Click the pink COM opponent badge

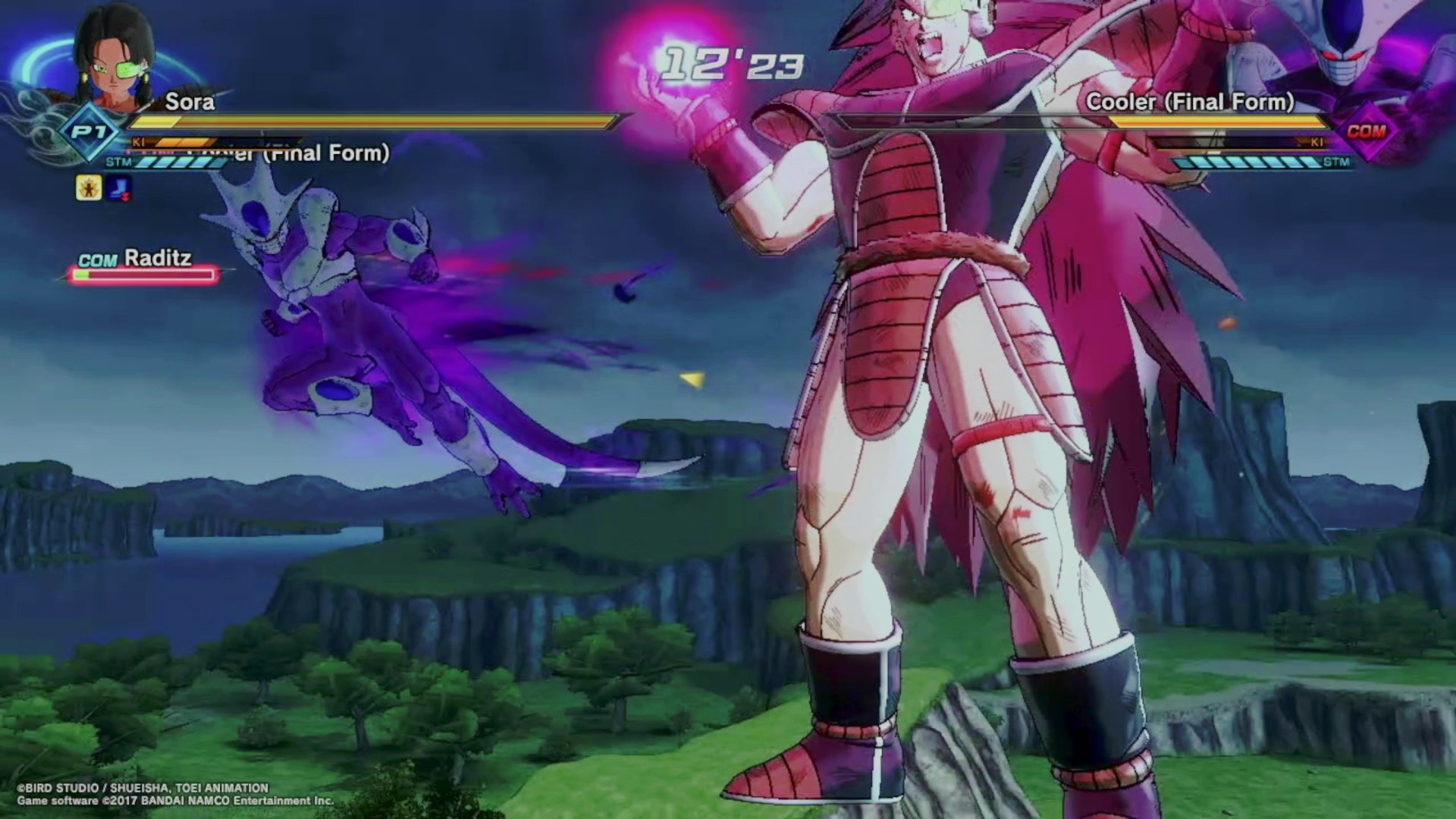pos(1367,131)
